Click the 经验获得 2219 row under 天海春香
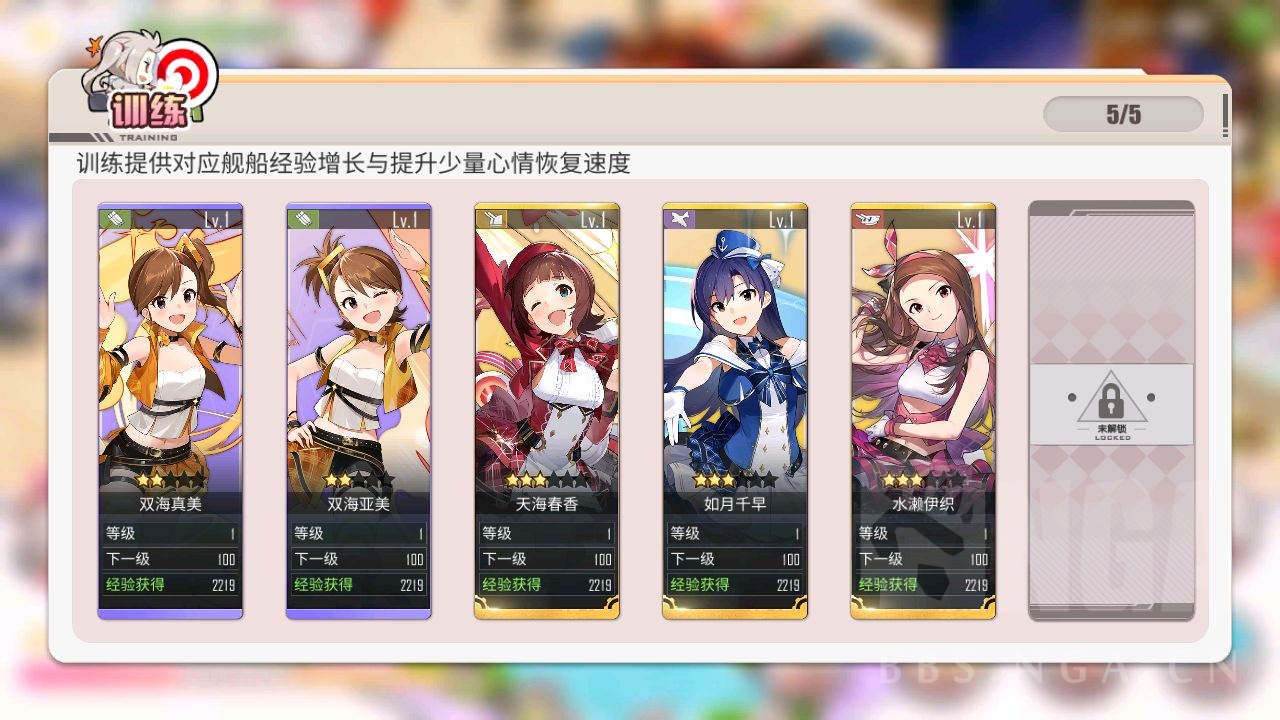This screenshot has height=720, width=1280. click(x=547, y=585)
